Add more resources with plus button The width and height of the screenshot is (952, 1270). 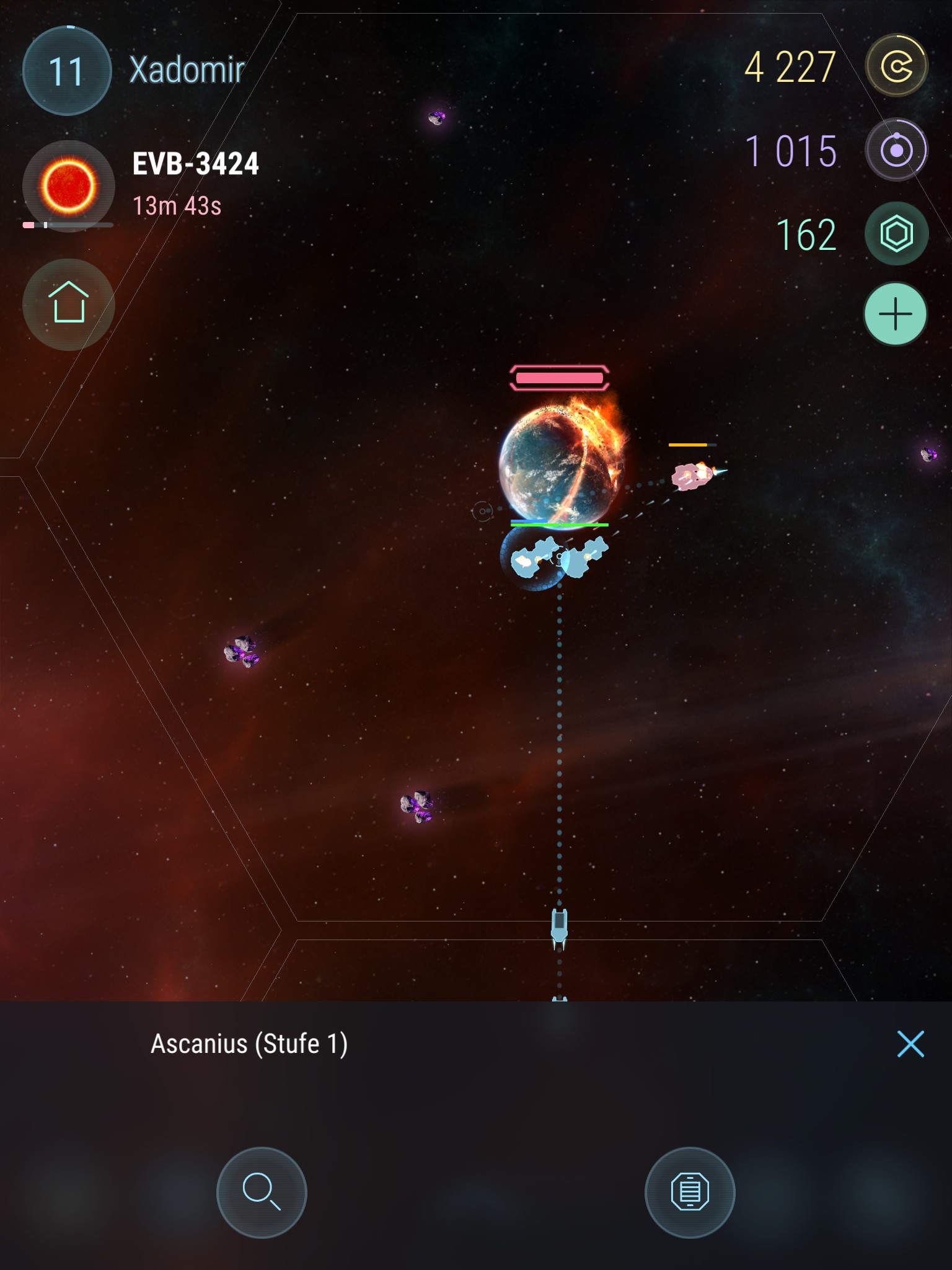[x=896, y=314]
